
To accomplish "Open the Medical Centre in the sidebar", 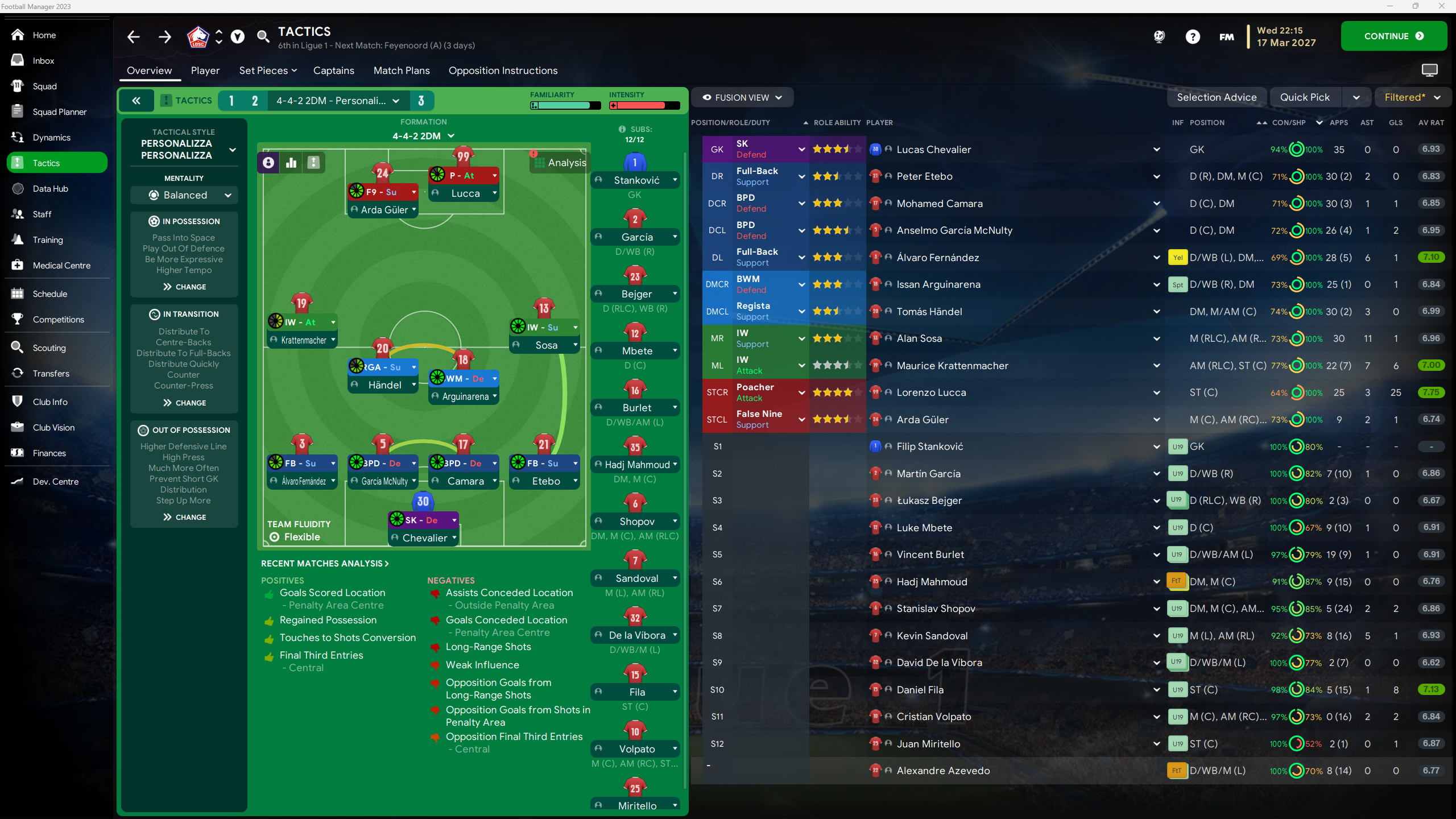I will 61,265.
